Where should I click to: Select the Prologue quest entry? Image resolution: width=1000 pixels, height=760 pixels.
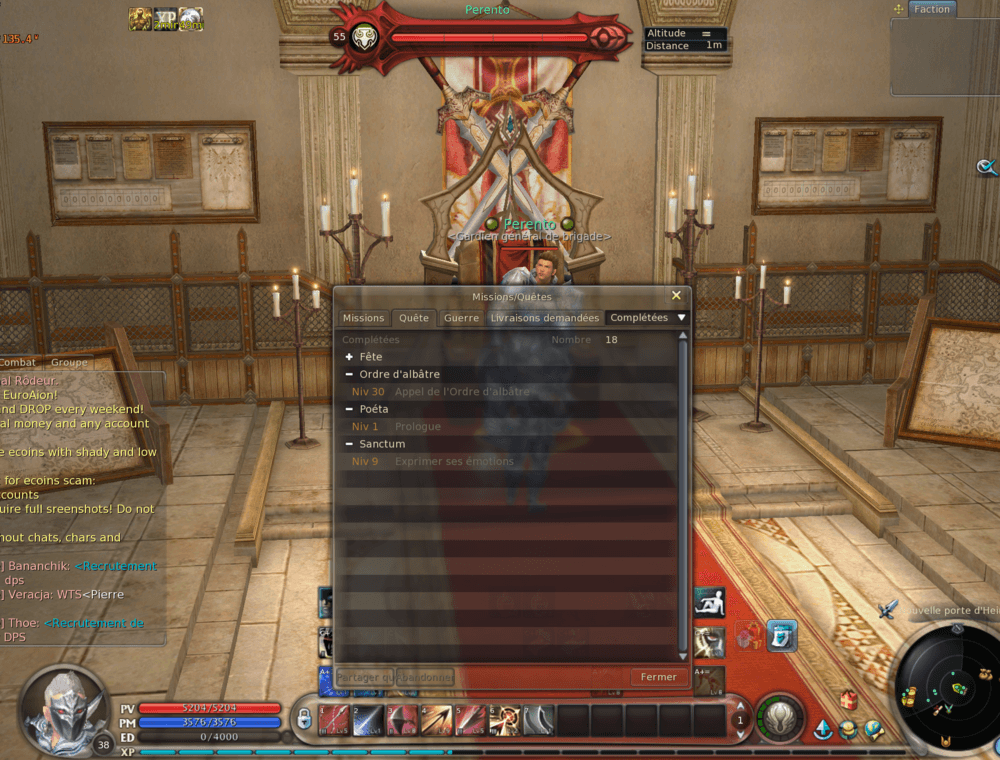click(x=418, y=427)
